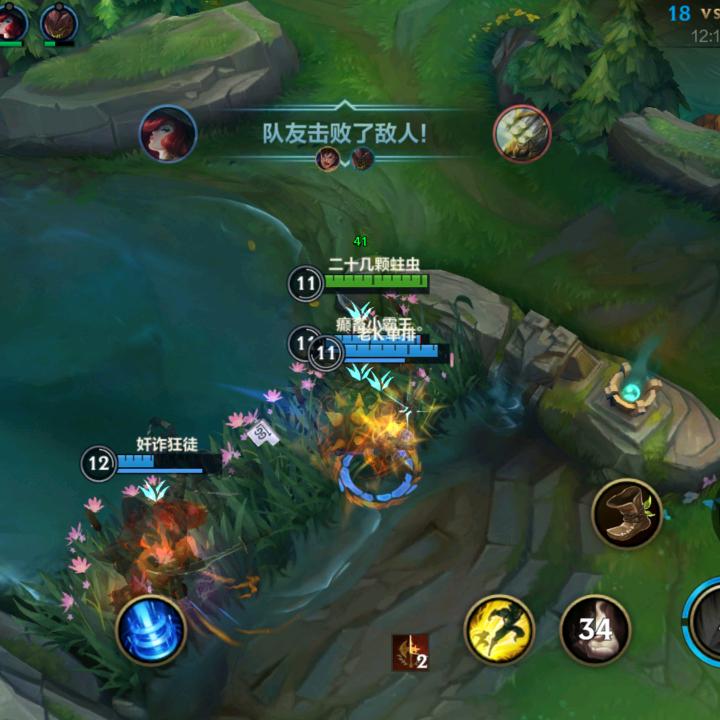Viewport: 720px width, 720px height.
Task: Use the boots item active
Action: [627, 514]
